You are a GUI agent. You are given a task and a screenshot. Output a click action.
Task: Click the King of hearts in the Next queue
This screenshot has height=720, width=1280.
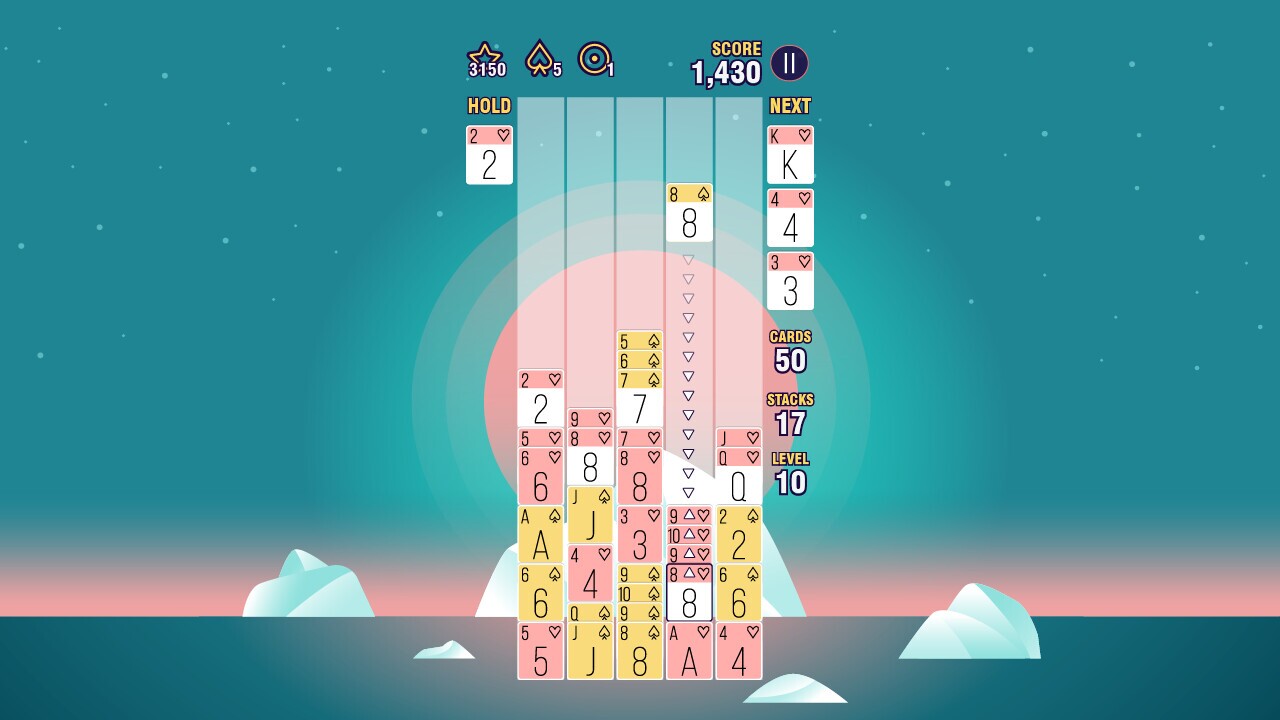790,155
